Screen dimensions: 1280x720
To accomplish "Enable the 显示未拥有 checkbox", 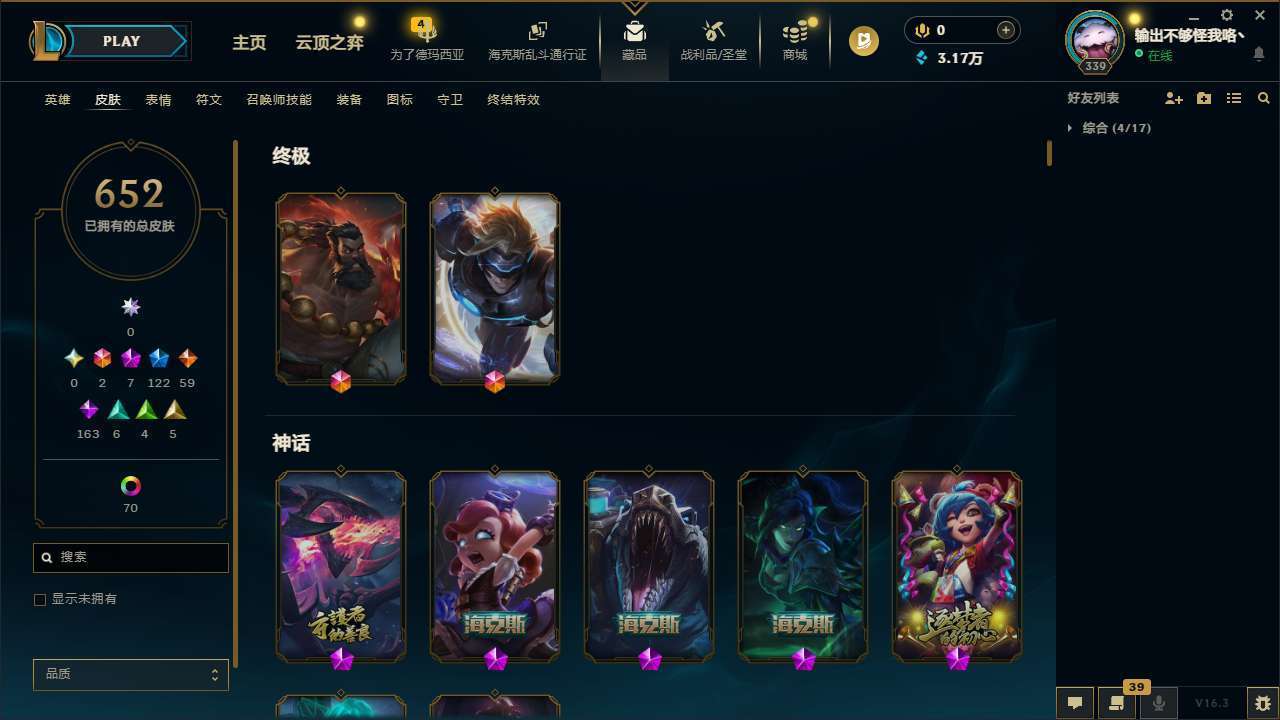I will click(40, 599).
